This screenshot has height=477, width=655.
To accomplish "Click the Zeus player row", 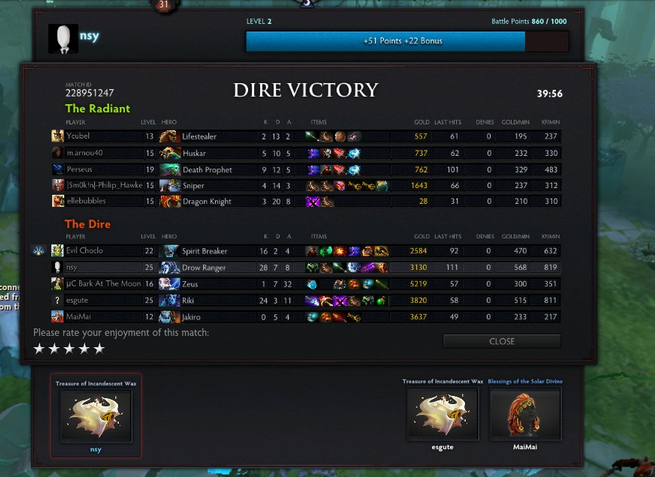I will (300, 283).
